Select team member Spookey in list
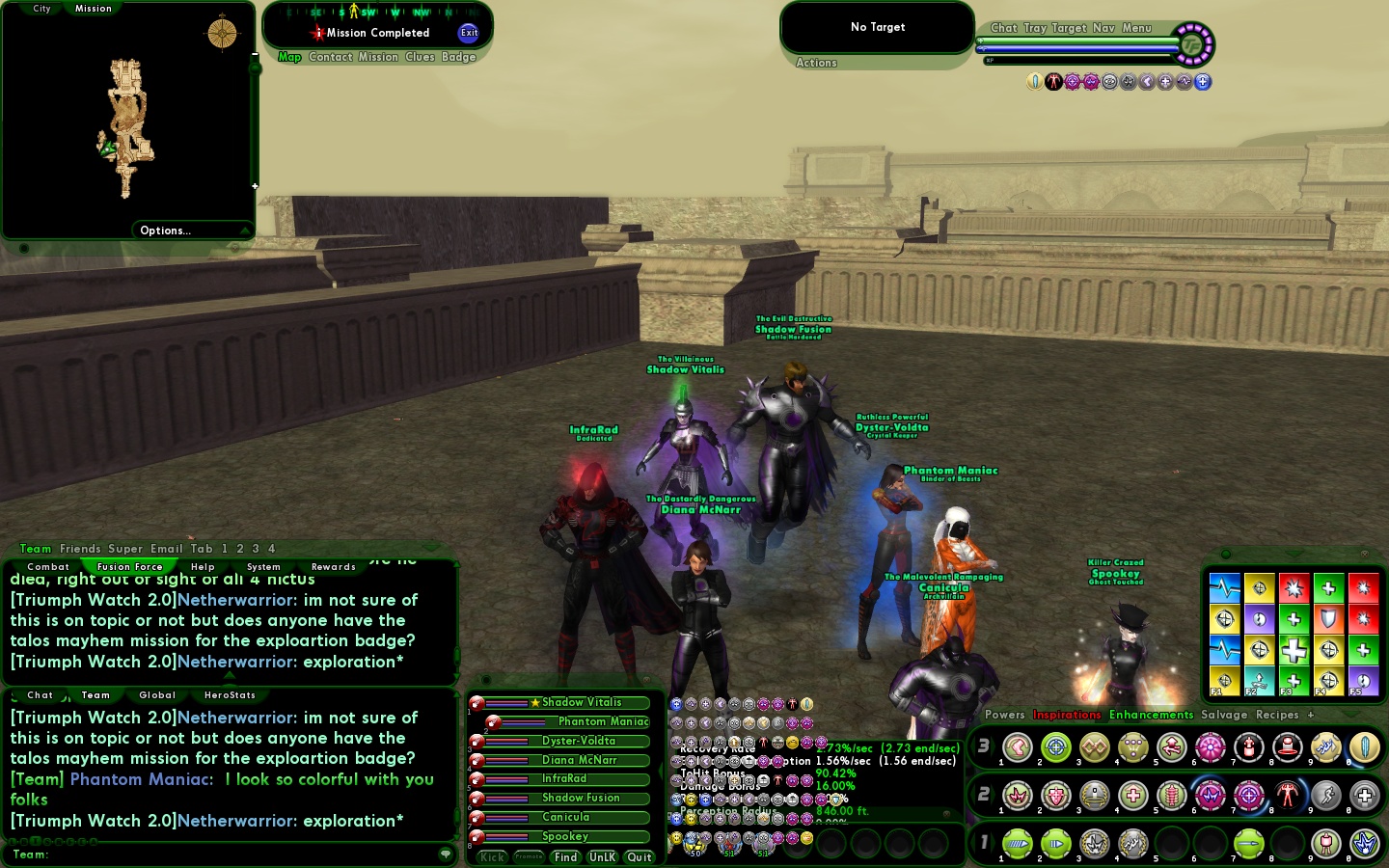 565,836
